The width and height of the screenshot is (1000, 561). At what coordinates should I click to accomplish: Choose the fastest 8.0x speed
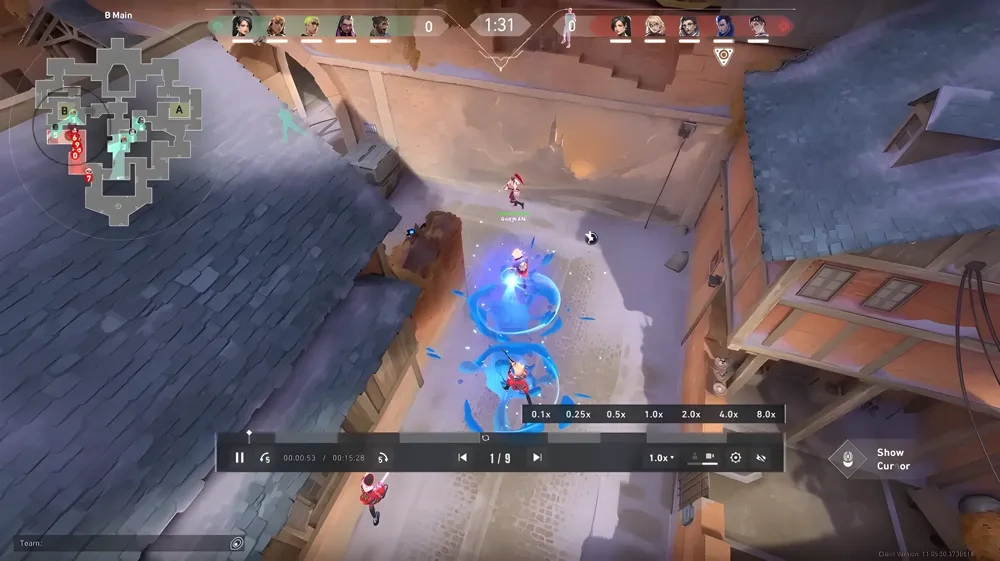(x=765, y=414)
